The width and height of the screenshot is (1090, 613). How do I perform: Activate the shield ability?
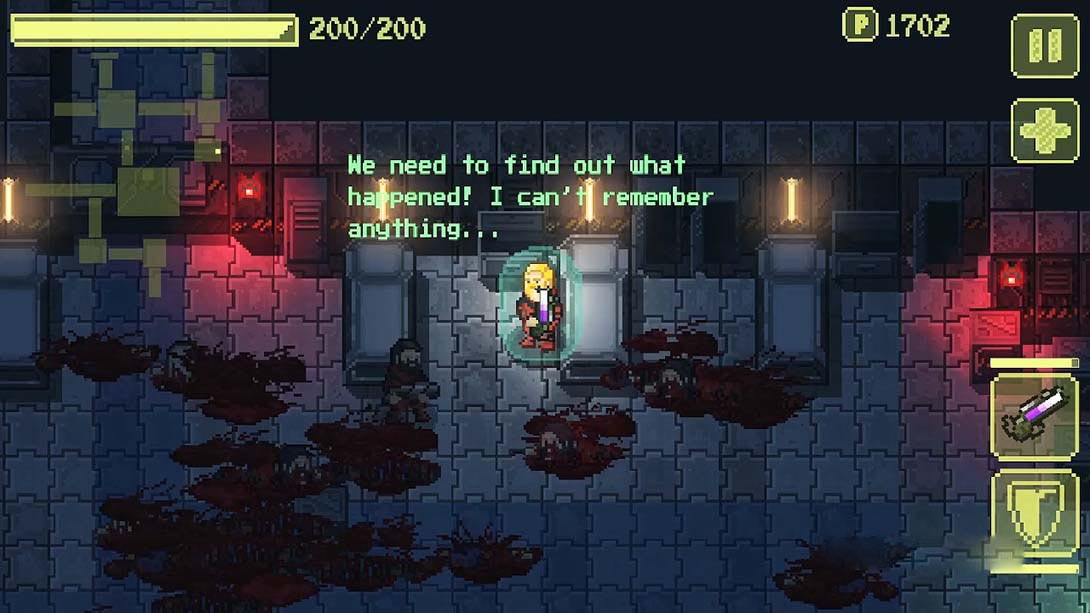point(1034,515)
